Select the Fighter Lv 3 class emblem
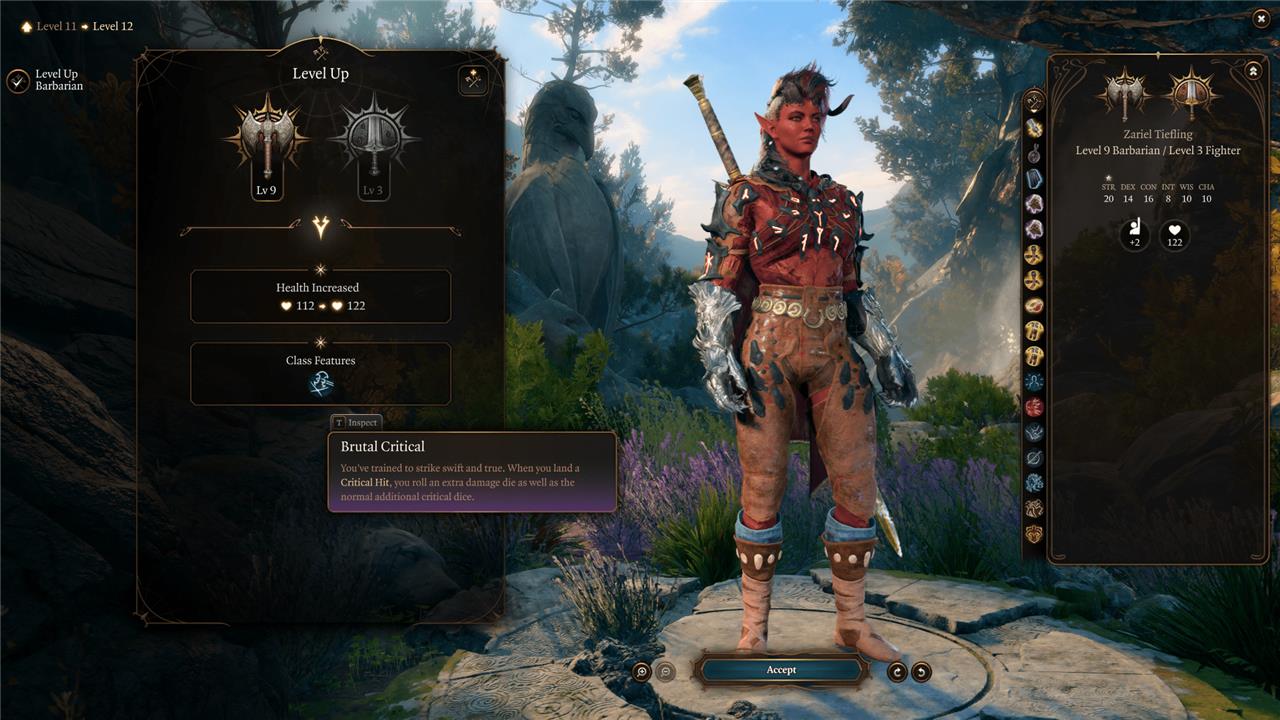 point(372,140)
